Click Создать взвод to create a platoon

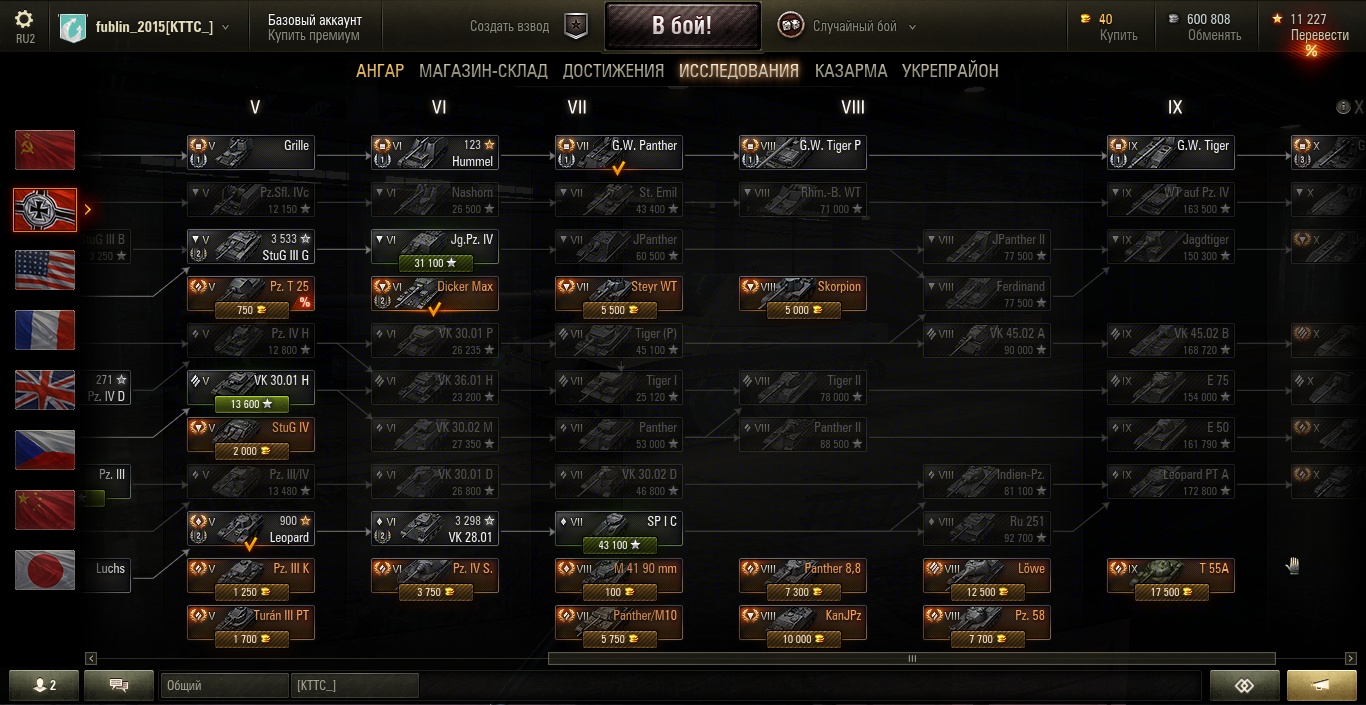[x=510, y=27]
